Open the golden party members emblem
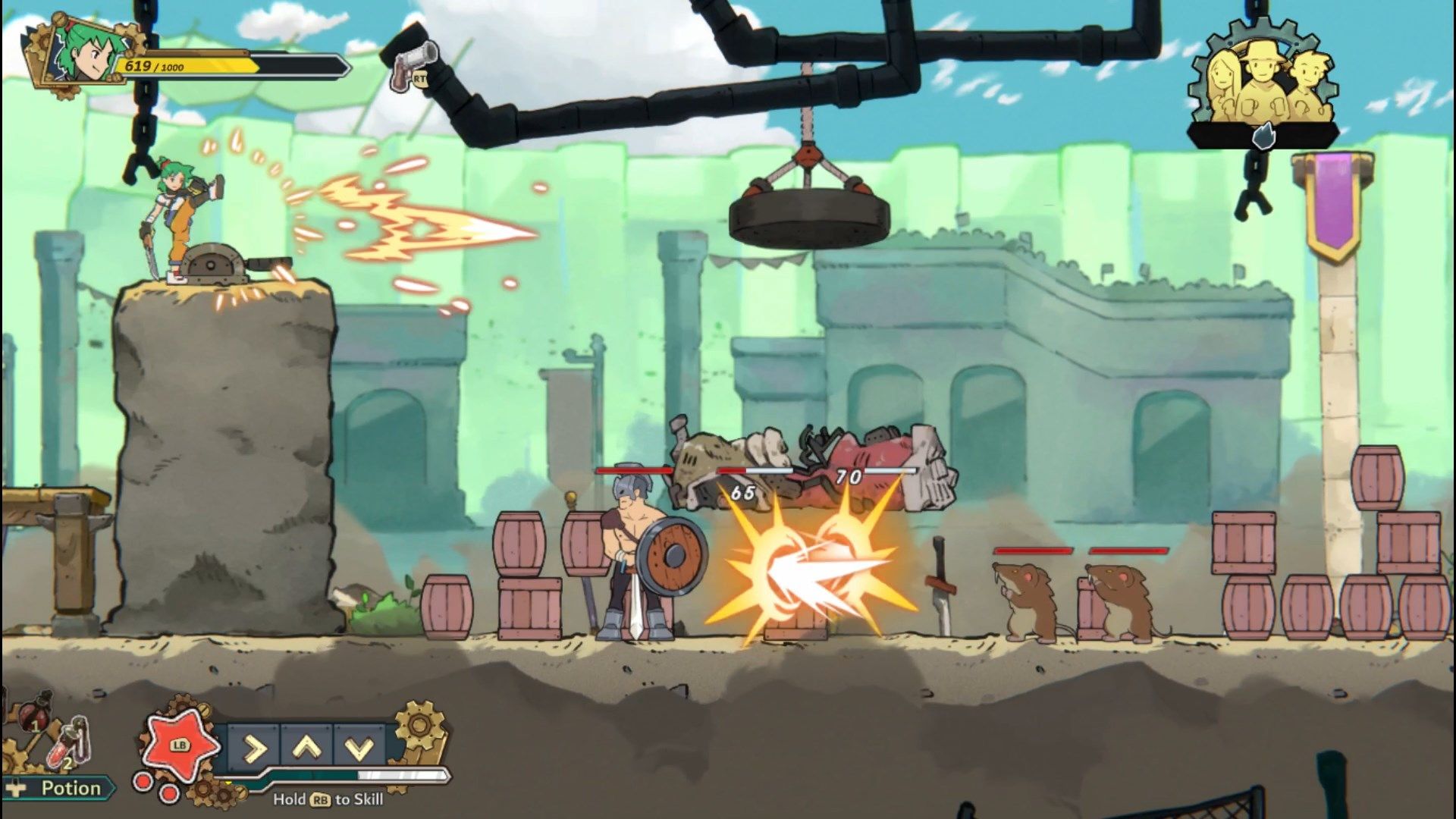This screenshot has width=1456, height=819. coord(1260,83)
